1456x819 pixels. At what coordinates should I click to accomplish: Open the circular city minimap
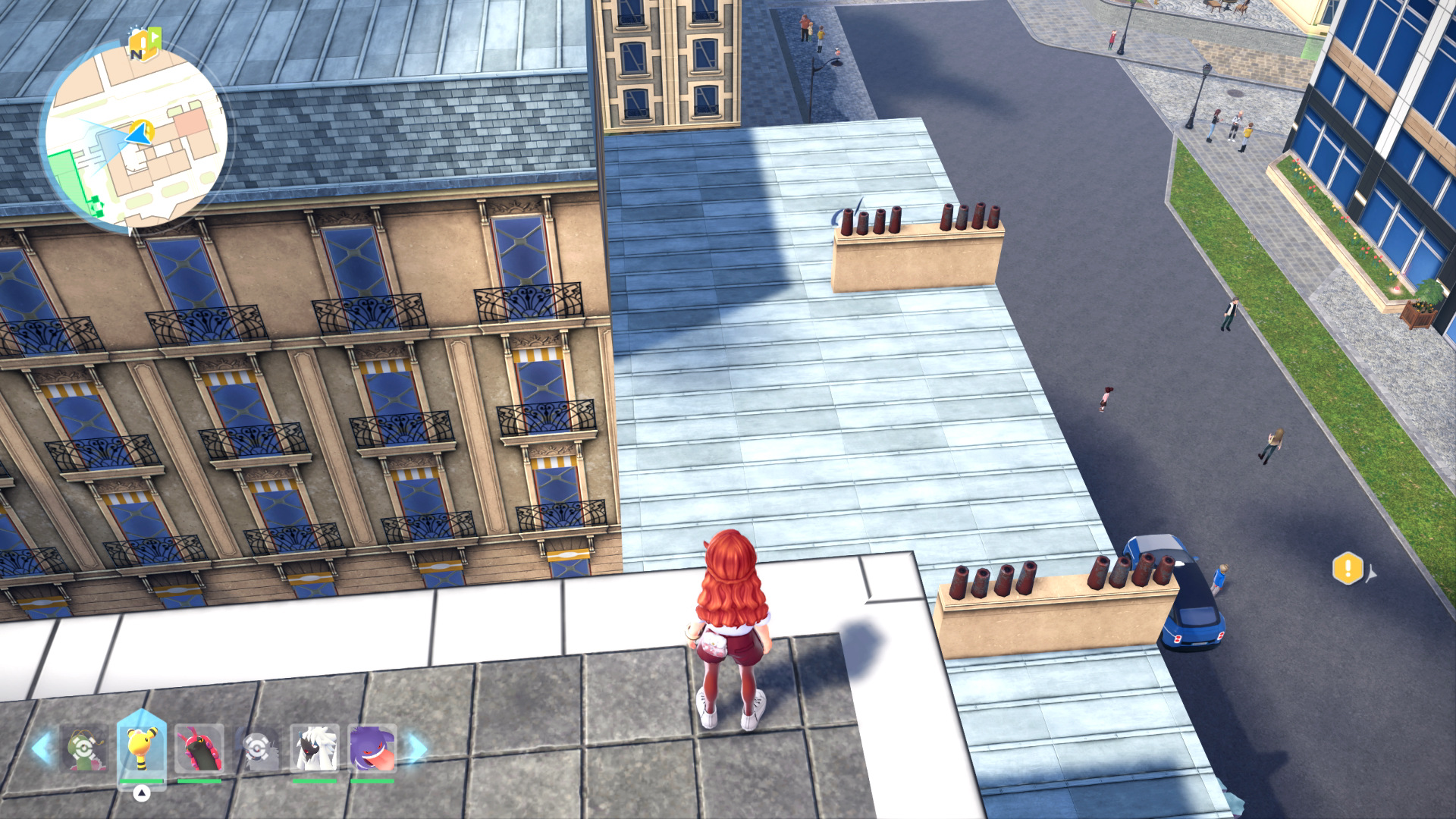pos(136,136)
